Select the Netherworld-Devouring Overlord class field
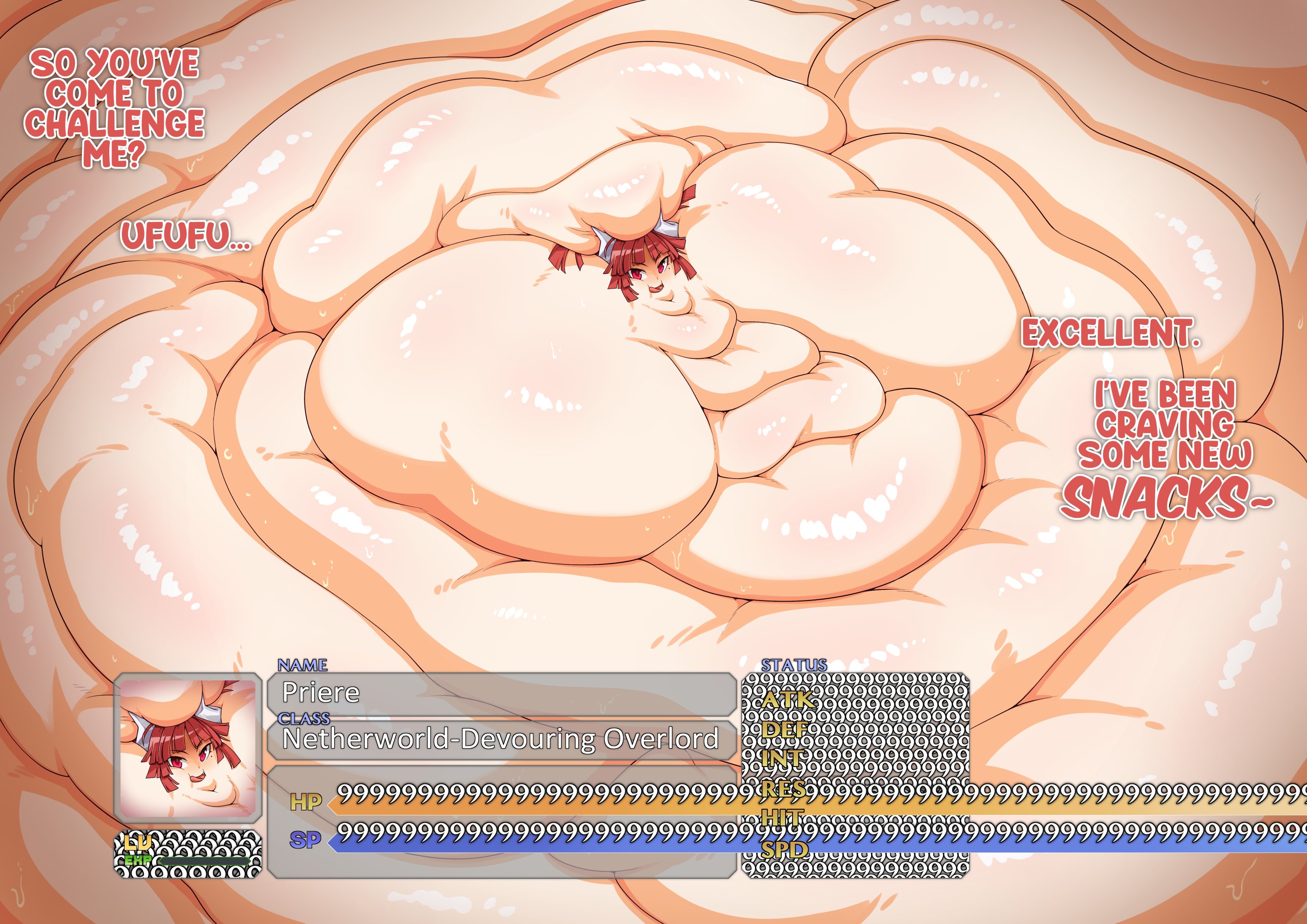Viewport: 1307px width, 924px height. 501,739
